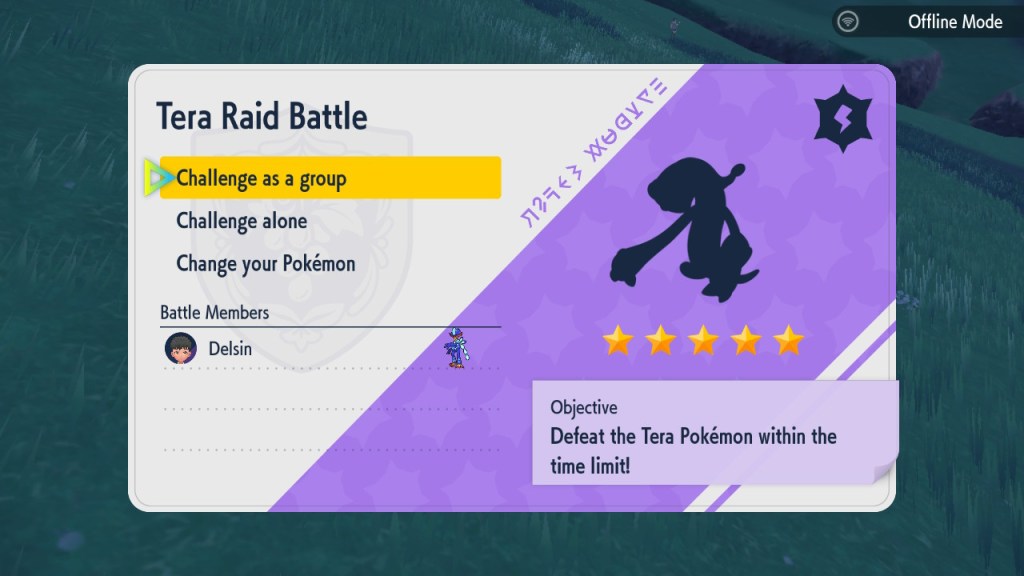Image resolution: width=1024 pixels, height=576 pixels.
Task: Choose Challenge alone option
Action: pyautogui.click(x=242, y=221)
